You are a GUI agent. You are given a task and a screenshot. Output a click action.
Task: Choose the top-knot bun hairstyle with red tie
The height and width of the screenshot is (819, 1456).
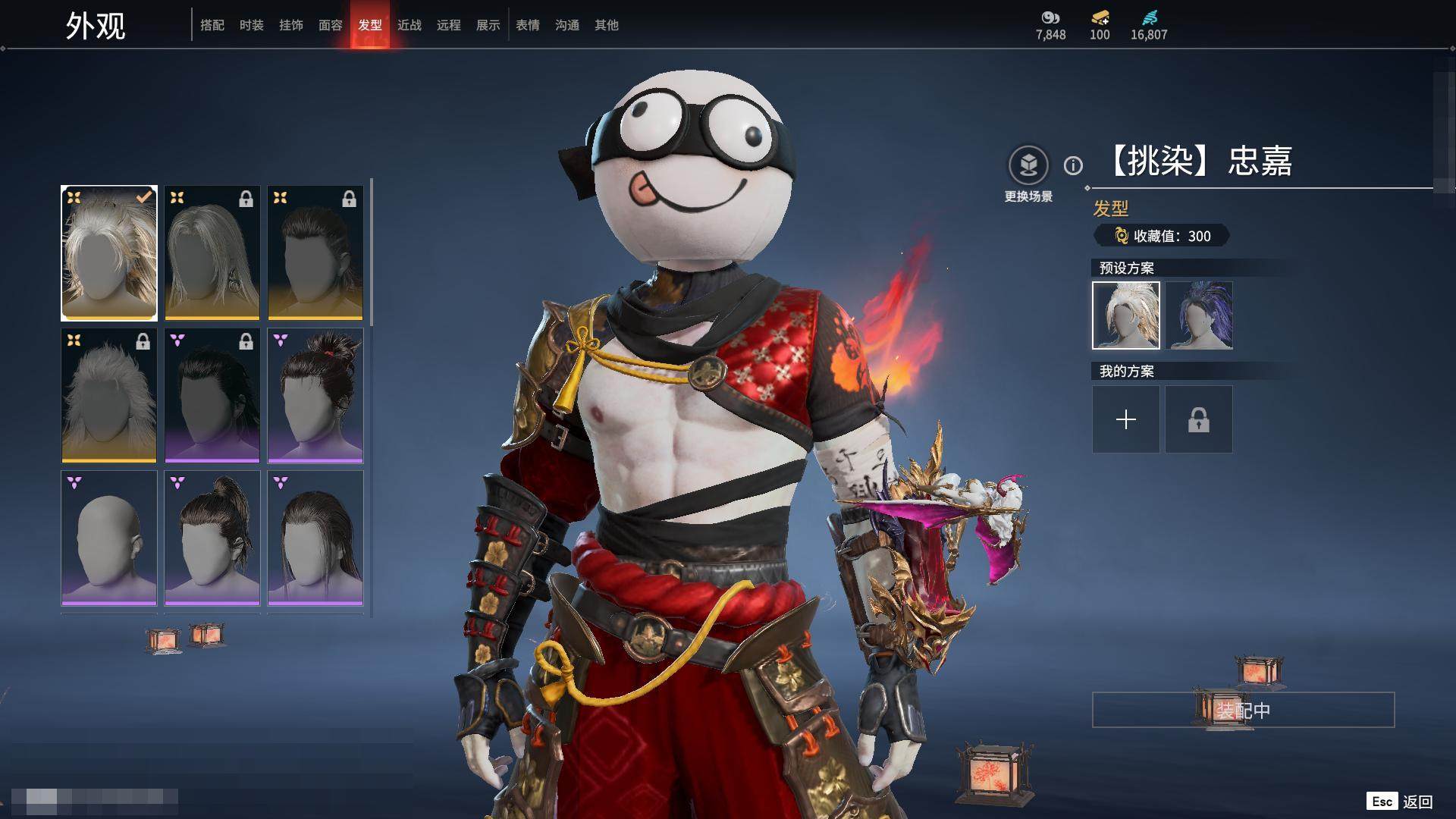click(x=315, y=395)
